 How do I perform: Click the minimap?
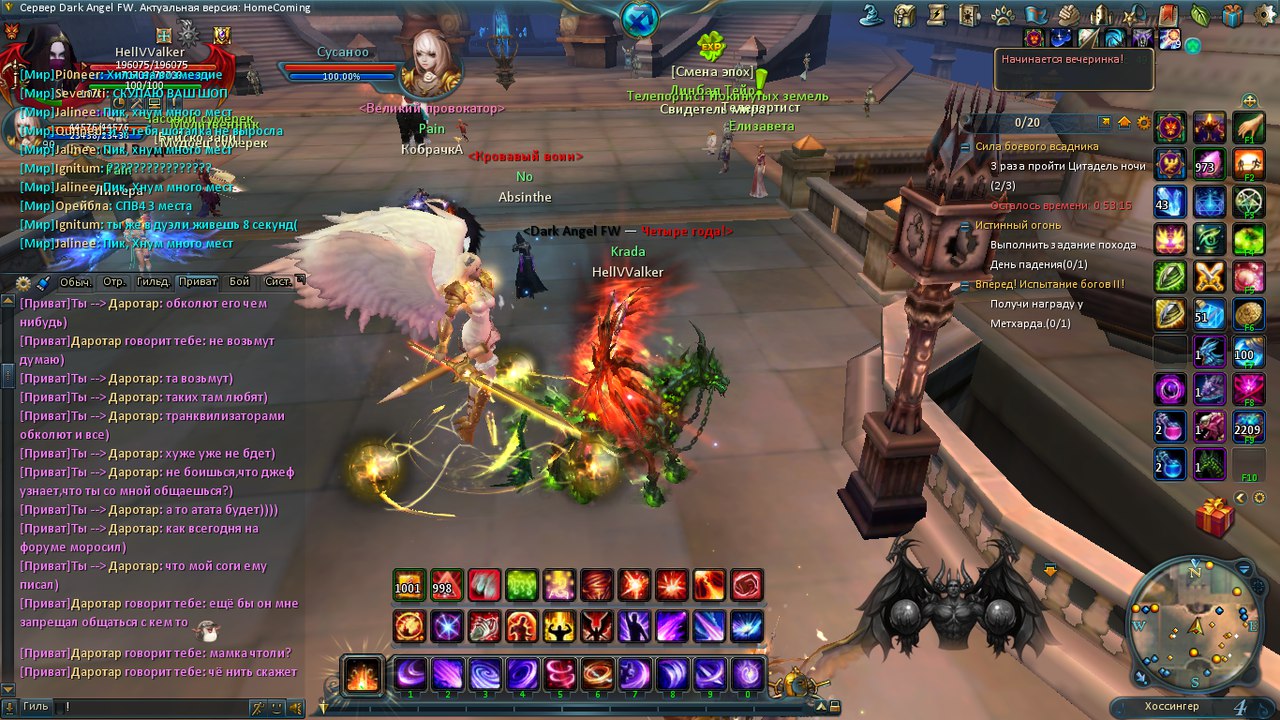click(x=1194, y=624)
